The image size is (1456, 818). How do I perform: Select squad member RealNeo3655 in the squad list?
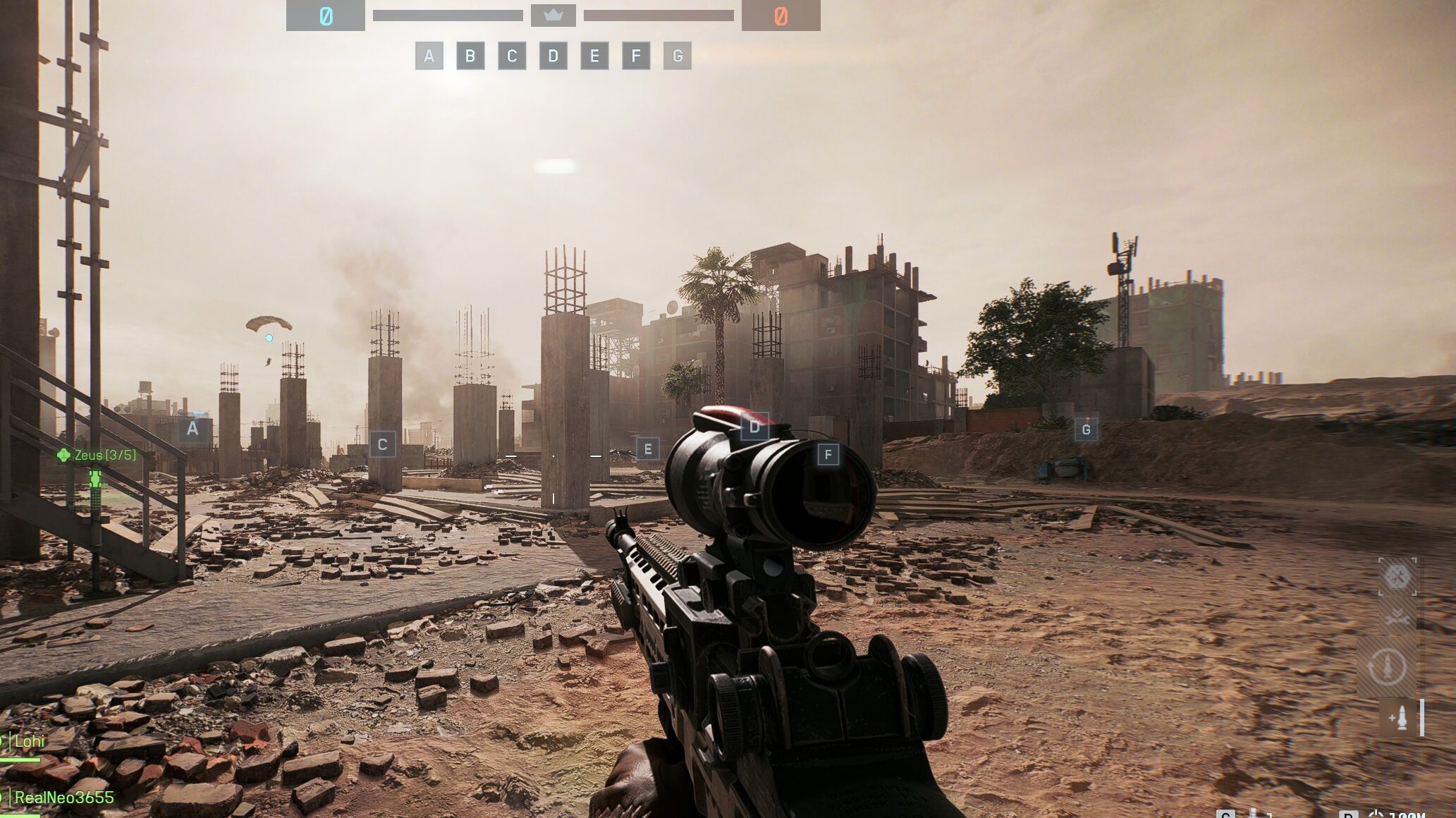coord(63,798)
